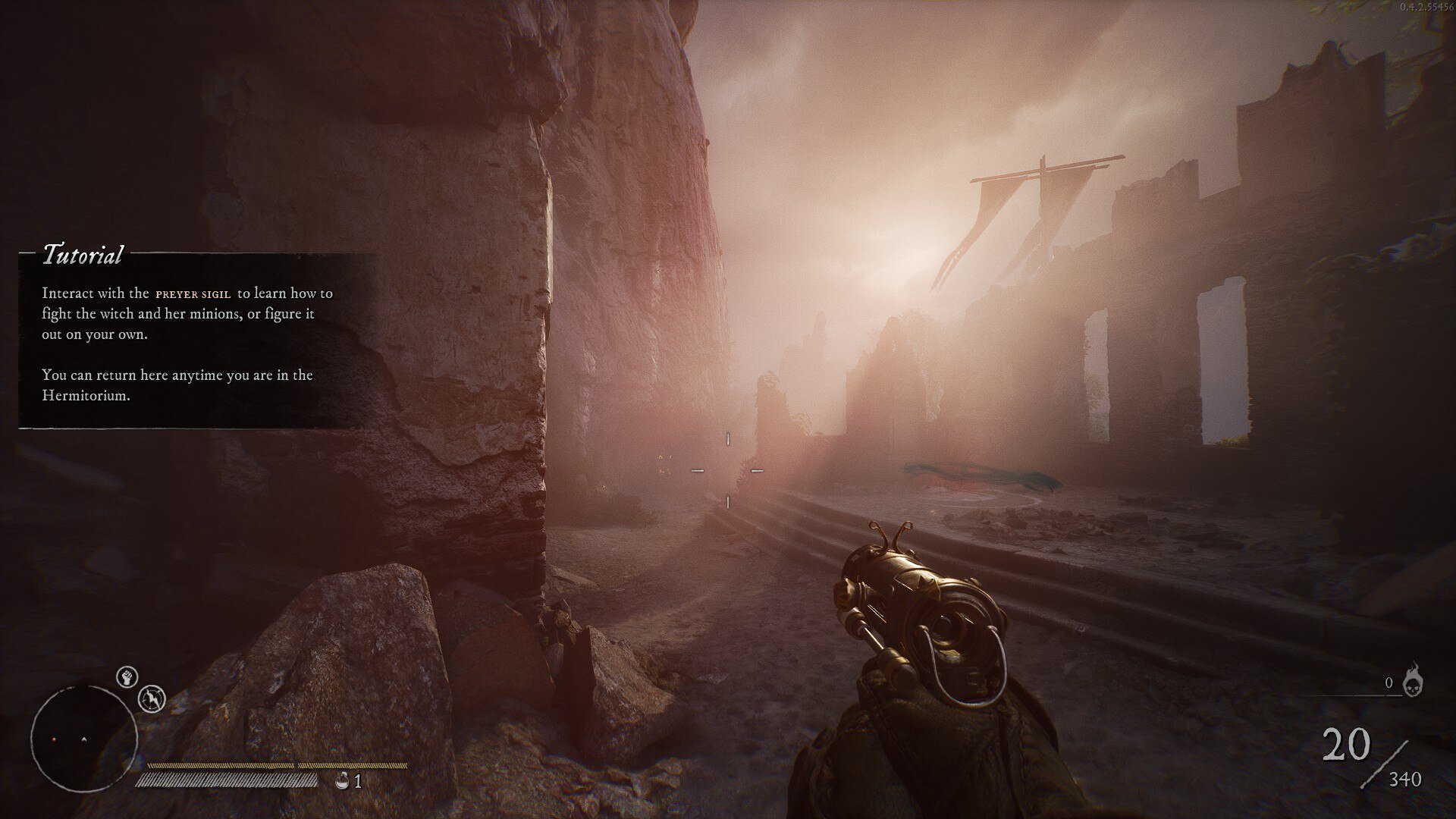Click the circular minimap compass
The height and width of the screenshot is (819, 1456).
[x=84, y=738]
